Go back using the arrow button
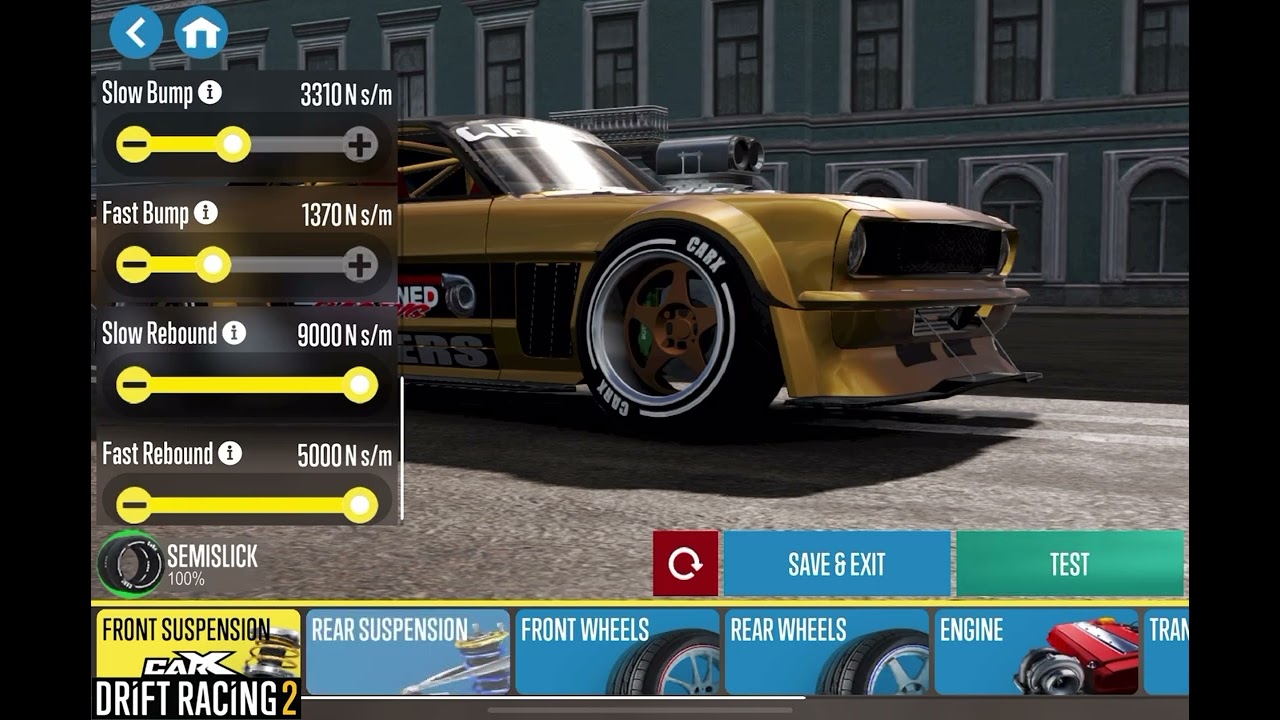Screen dimensions: 1280x720 point(136,32)
